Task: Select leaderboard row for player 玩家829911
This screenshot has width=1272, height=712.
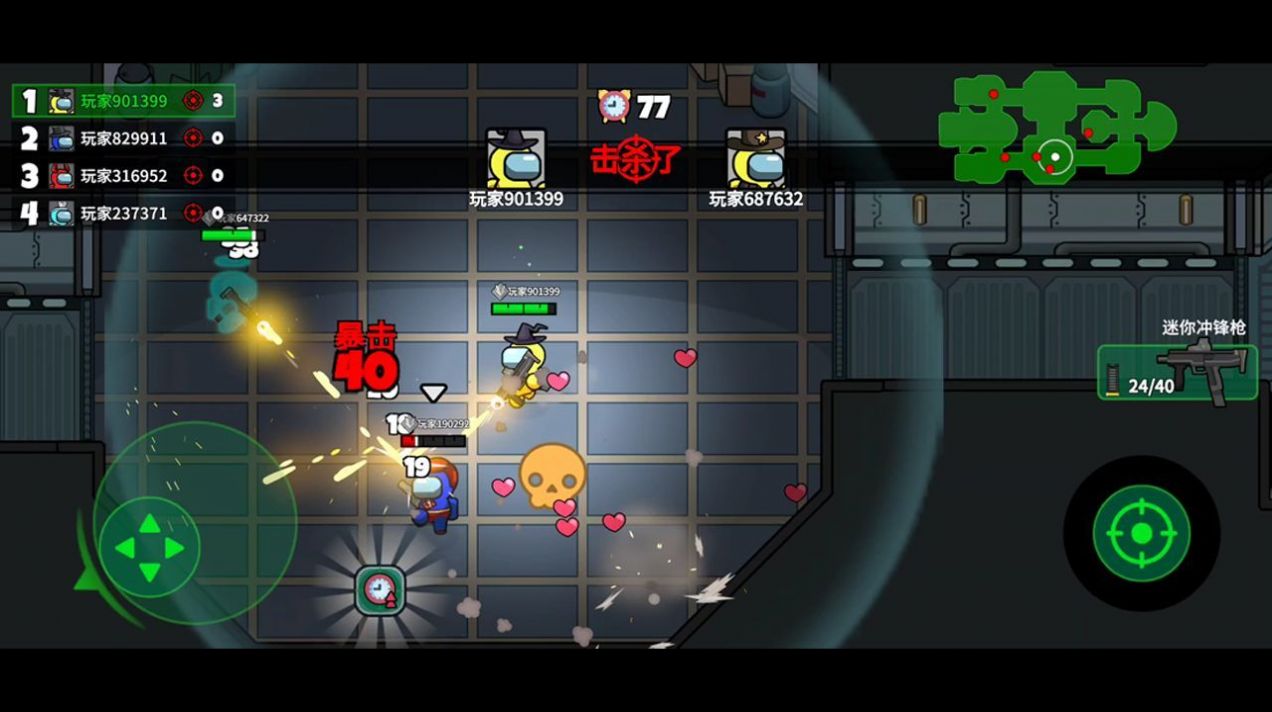Action: point(124,138)
